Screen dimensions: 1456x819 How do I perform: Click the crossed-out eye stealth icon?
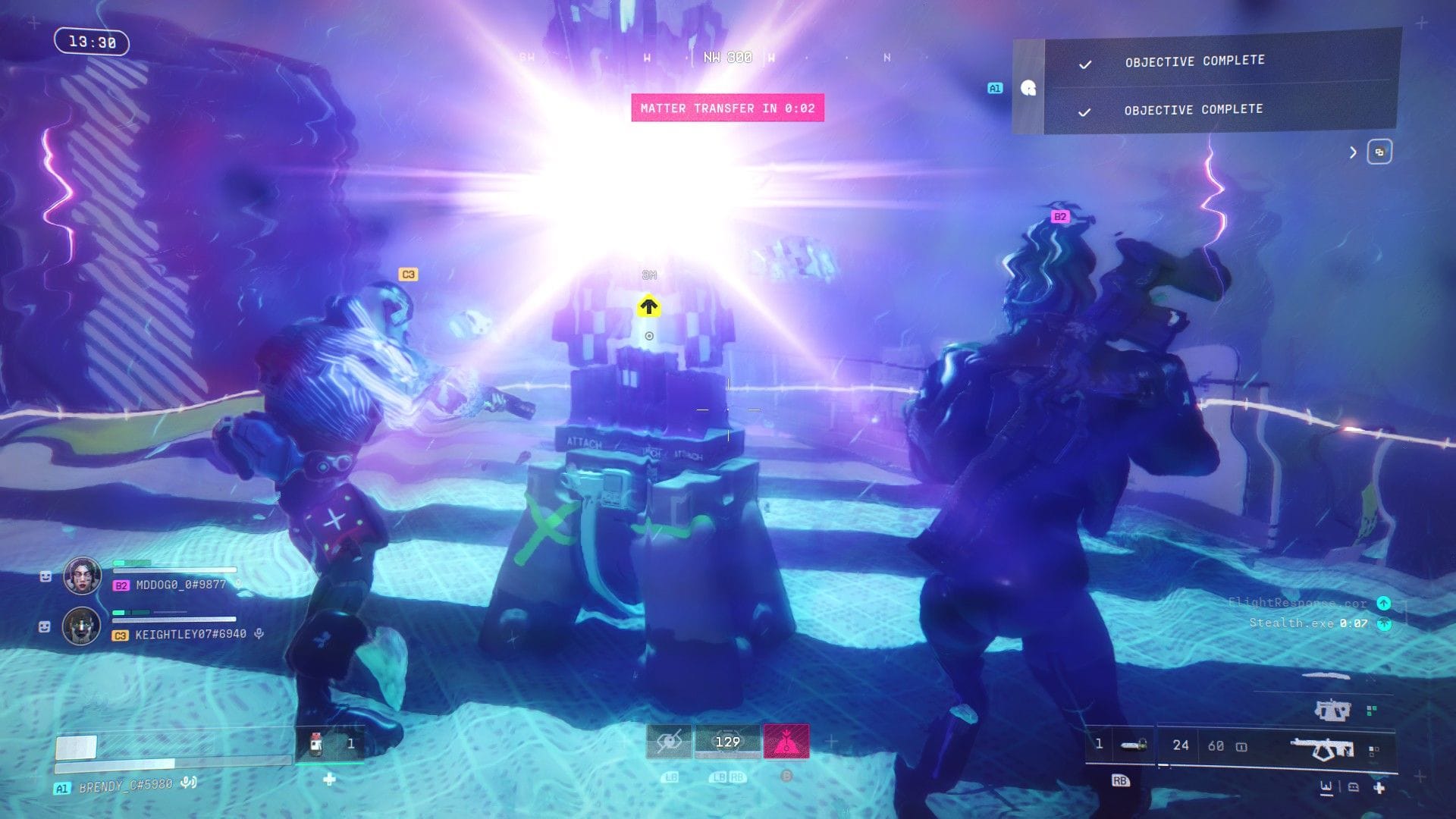click(670, 741)
